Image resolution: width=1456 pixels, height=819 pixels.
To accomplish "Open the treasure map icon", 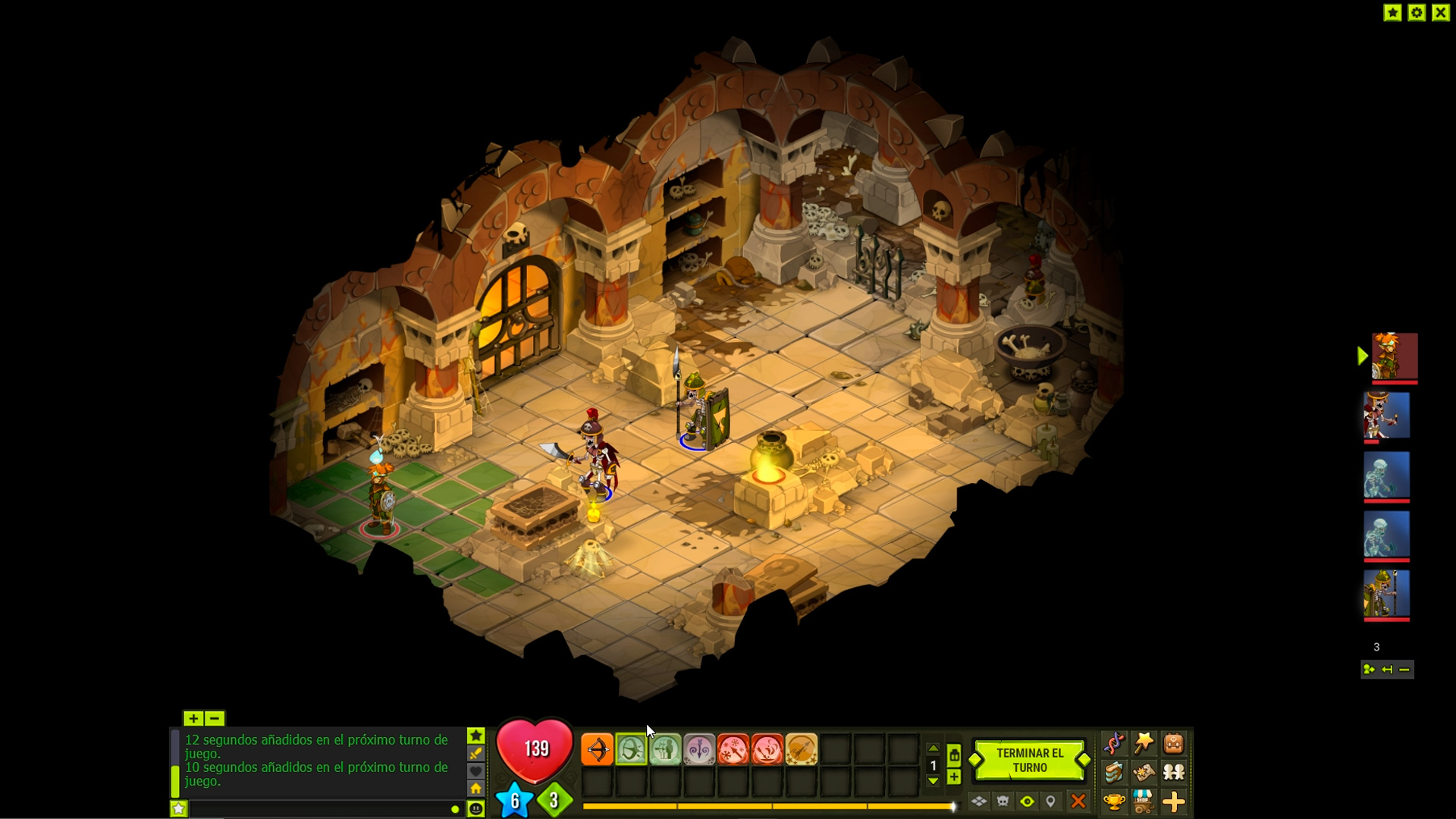I will 1144,772.
